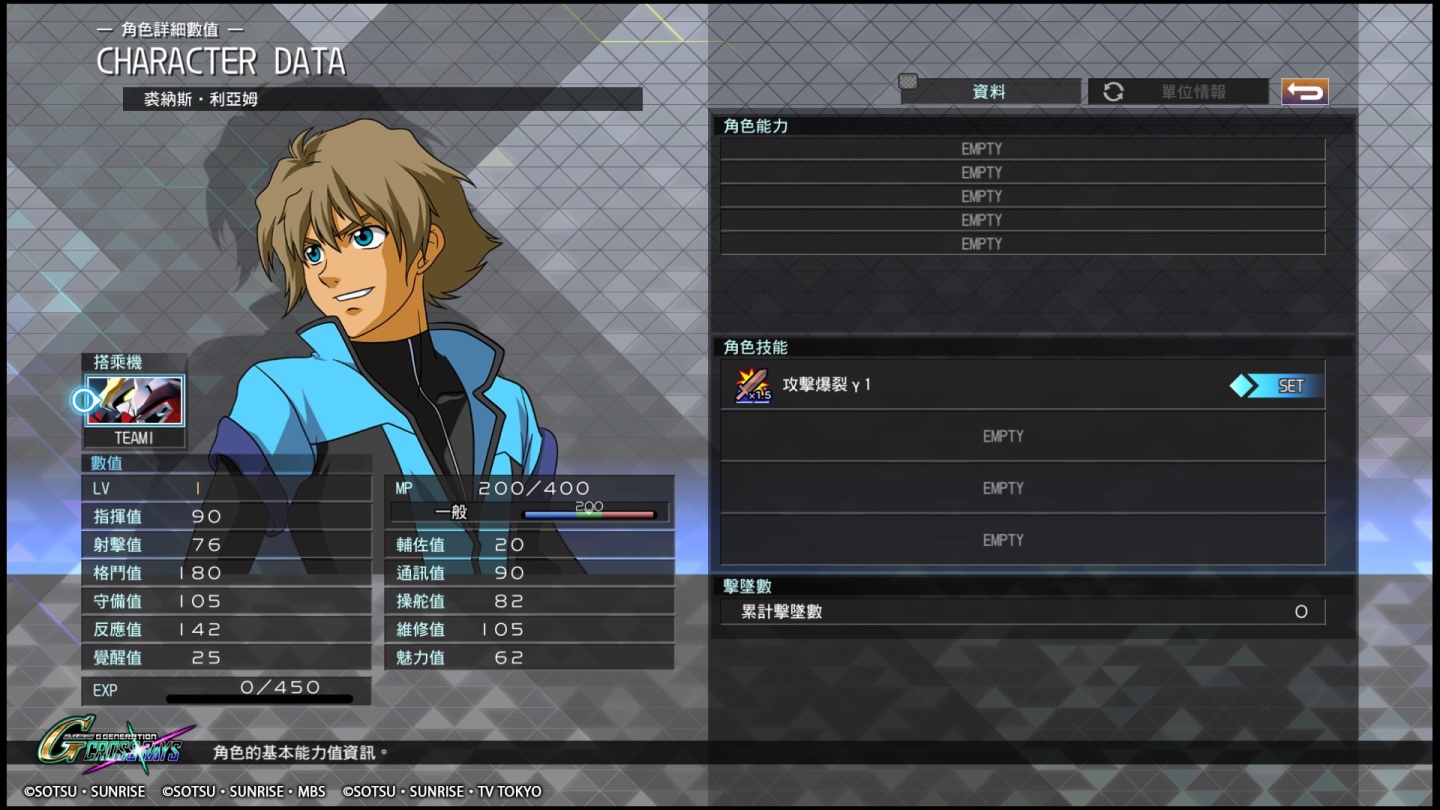The height and width of the screenshot is (810, 1440).
Task: Click the orange back-arrow icon top right
Action: click(x=1303, y=90)
